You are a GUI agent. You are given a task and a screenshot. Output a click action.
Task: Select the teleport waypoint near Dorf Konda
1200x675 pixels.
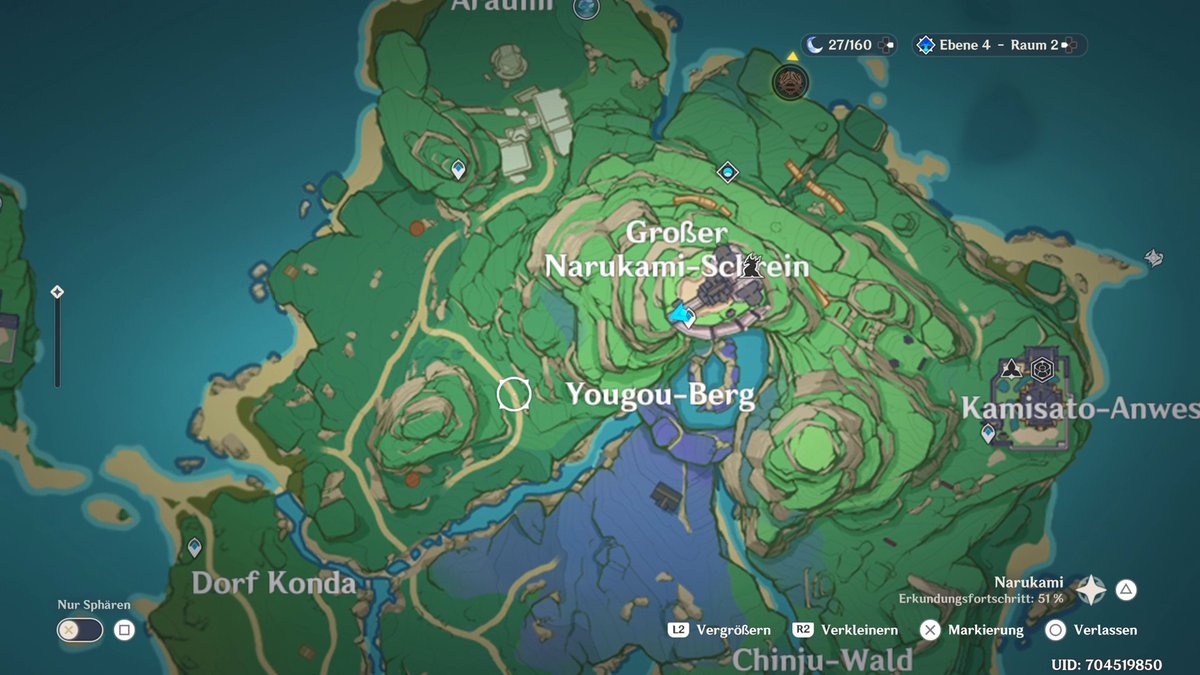click(194, 548)
